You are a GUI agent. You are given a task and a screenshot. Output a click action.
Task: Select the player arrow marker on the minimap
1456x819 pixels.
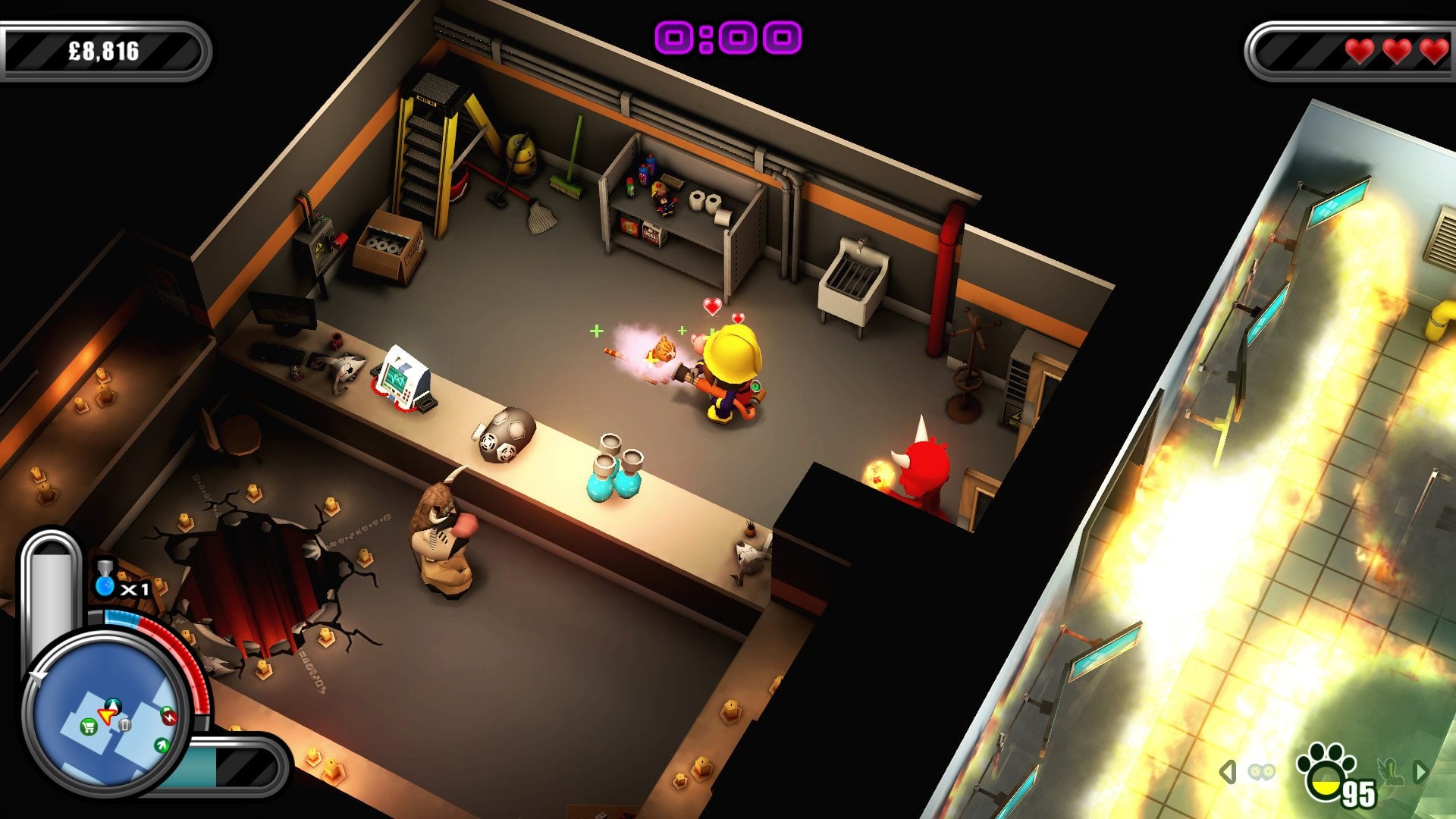point(107,715)
